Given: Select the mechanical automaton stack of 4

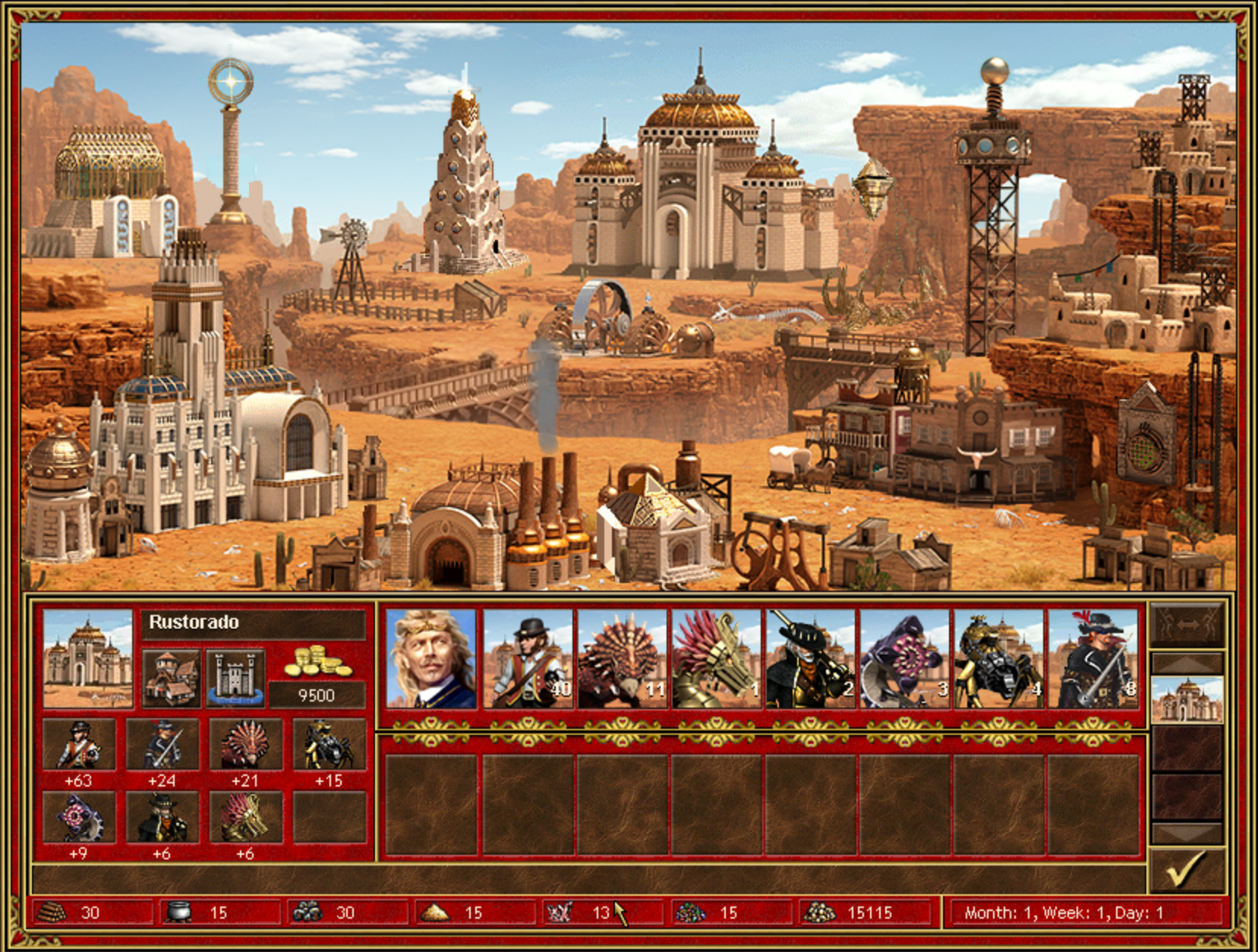Looking at the screenshot, I should [x=998, y=659].
